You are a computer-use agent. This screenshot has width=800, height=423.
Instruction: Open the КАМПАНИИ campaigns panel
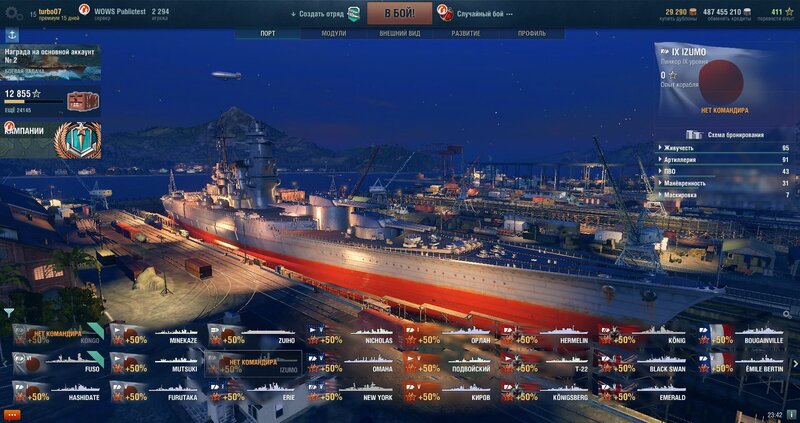(51, 138)
